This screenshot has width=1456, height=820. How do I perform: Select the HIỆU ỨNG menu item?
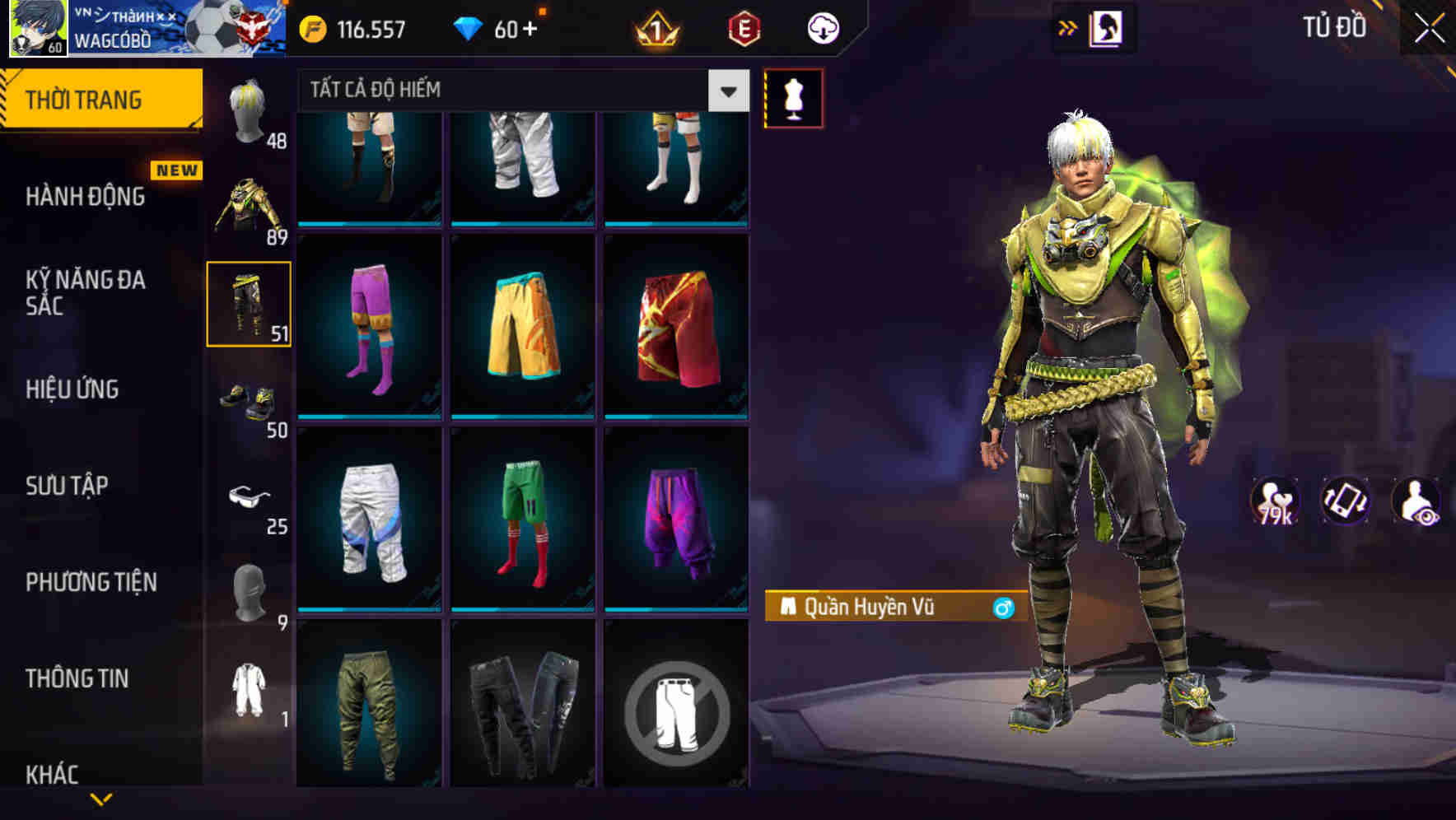click(x=74, y=389)
